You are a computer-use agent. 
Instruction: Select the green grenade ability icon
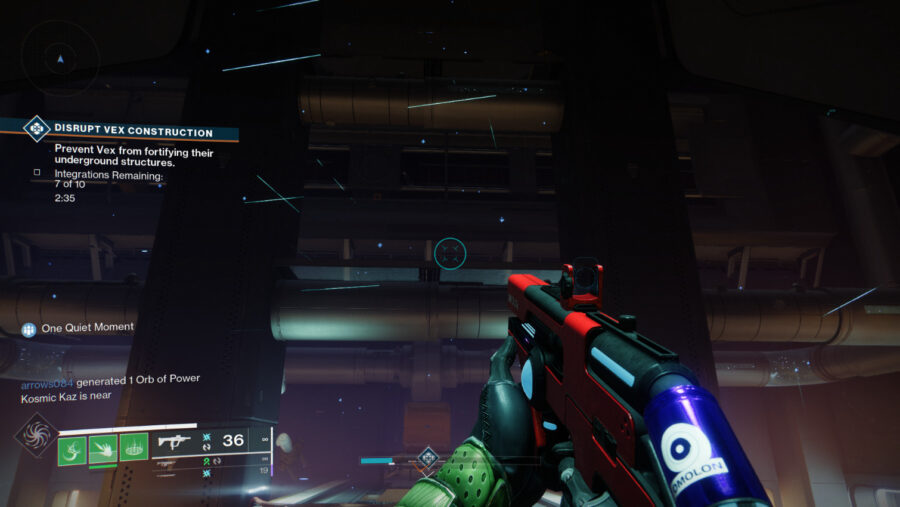pyautogui.click(x=72, y=447)
